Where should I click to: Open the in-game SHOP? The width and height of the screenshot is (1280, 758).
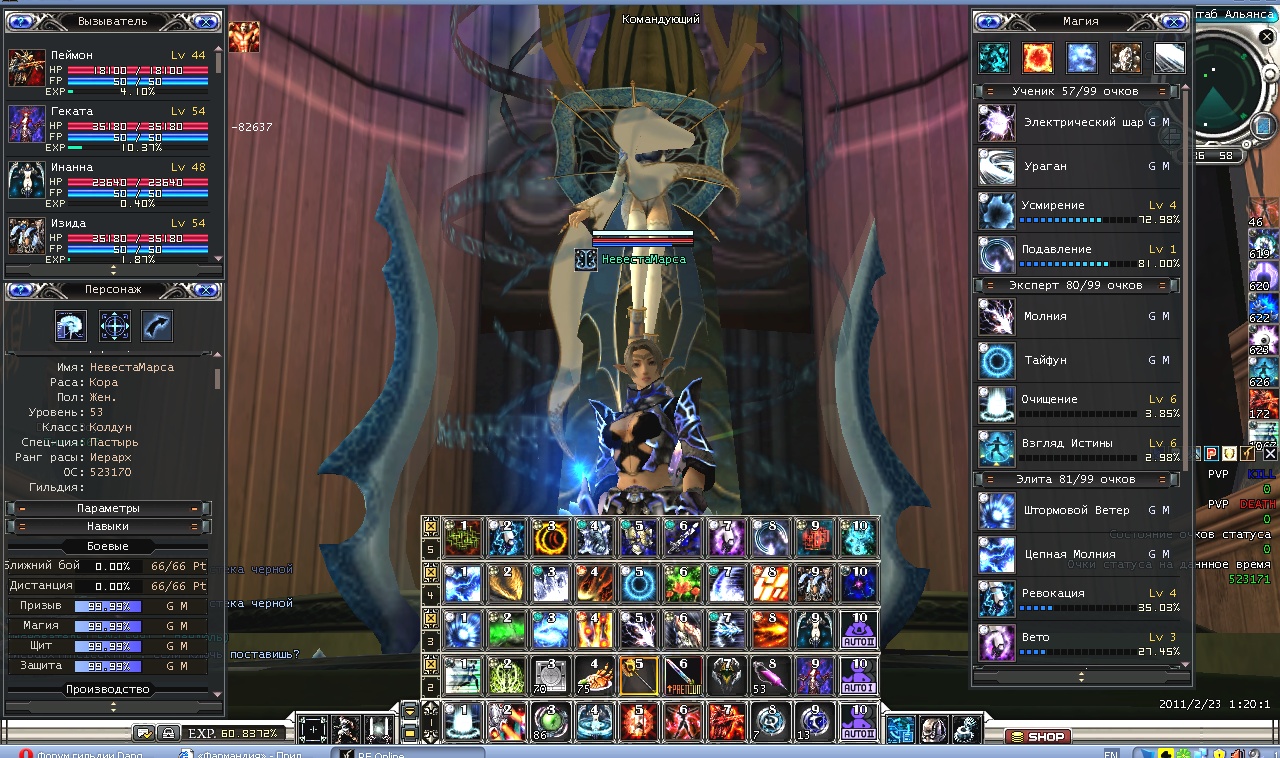(1037, 737)
